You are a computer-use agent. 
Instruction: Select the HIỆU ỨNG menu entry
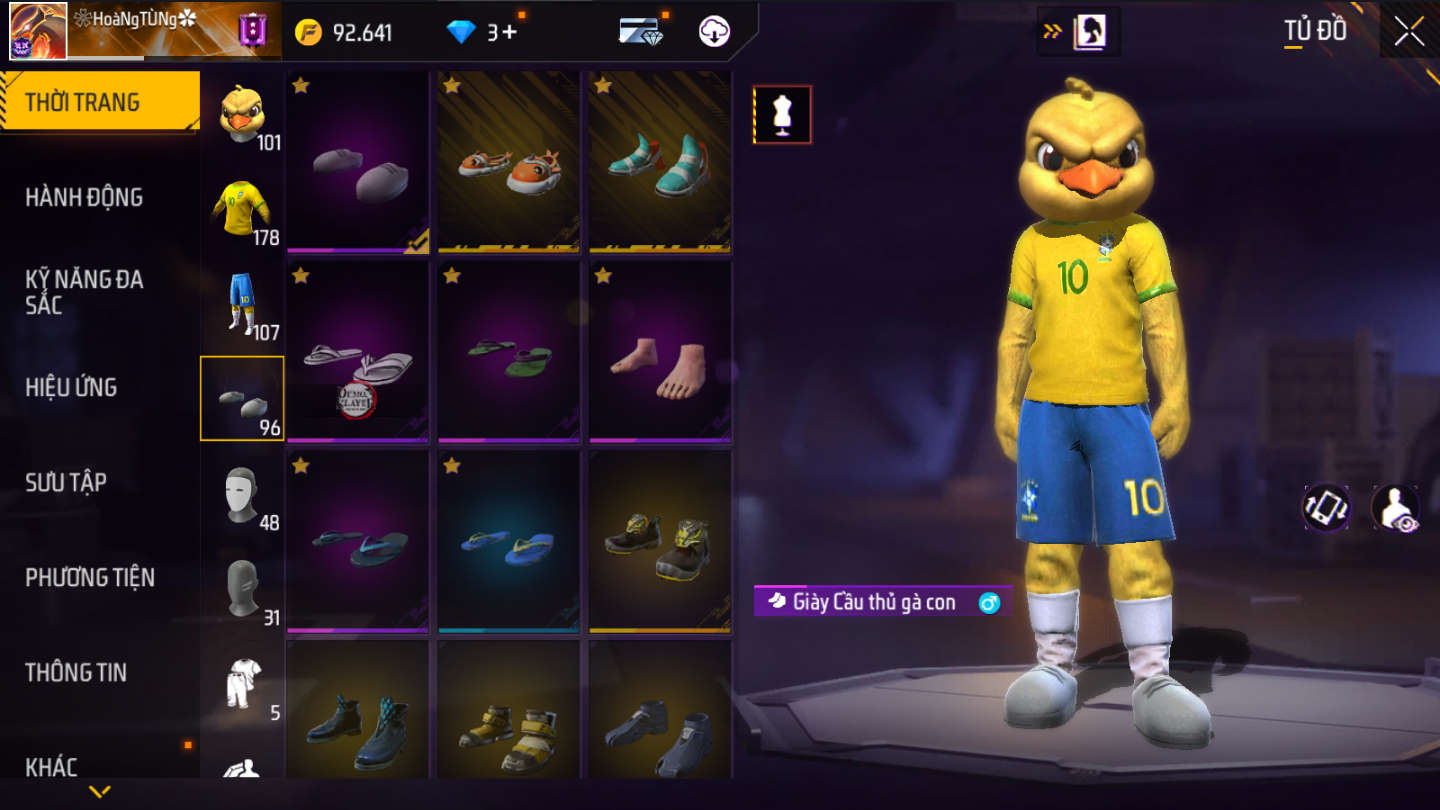71,387
